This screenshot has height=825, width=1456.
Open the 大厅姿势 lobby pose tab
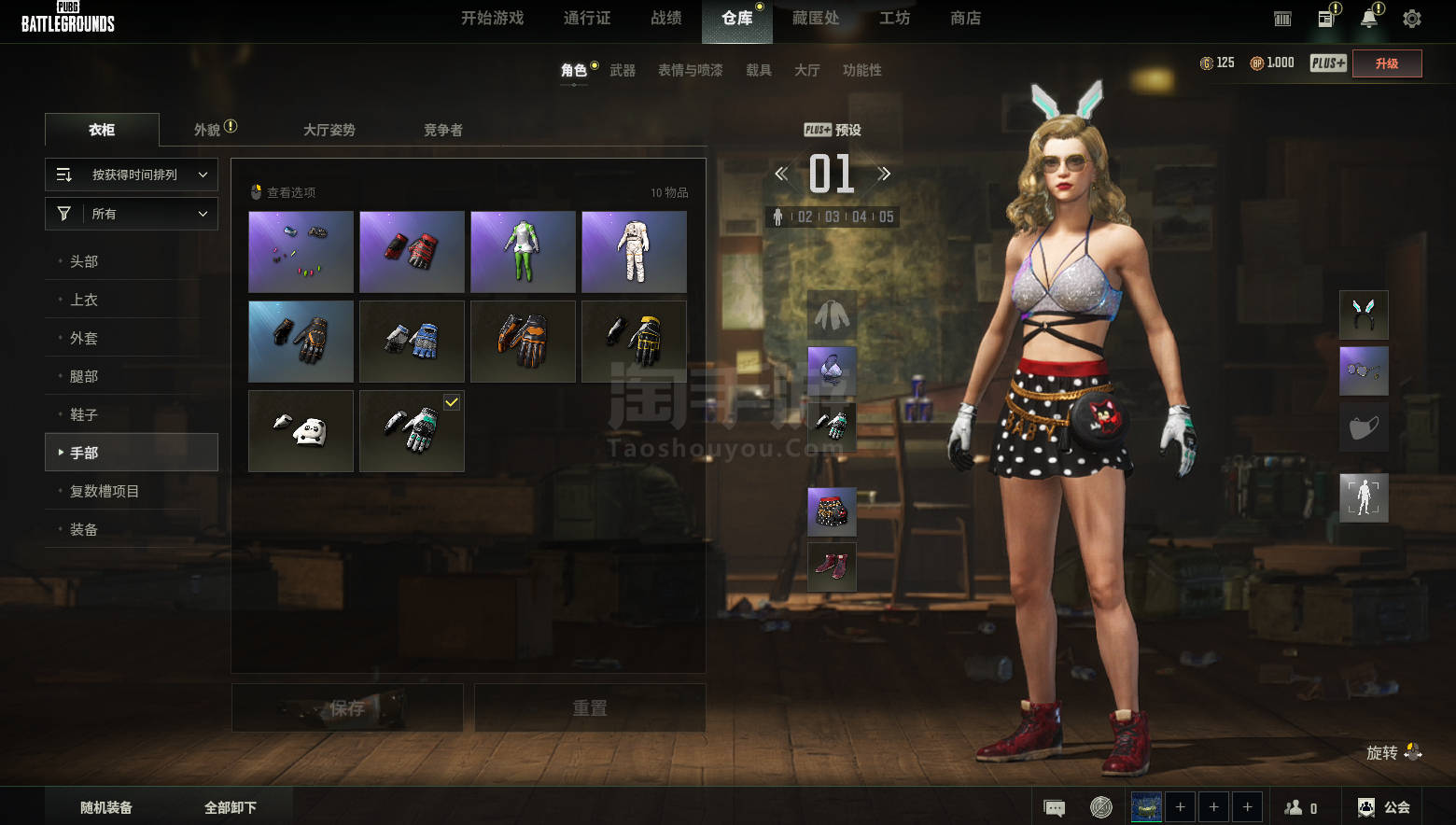[x=329, y=130]
